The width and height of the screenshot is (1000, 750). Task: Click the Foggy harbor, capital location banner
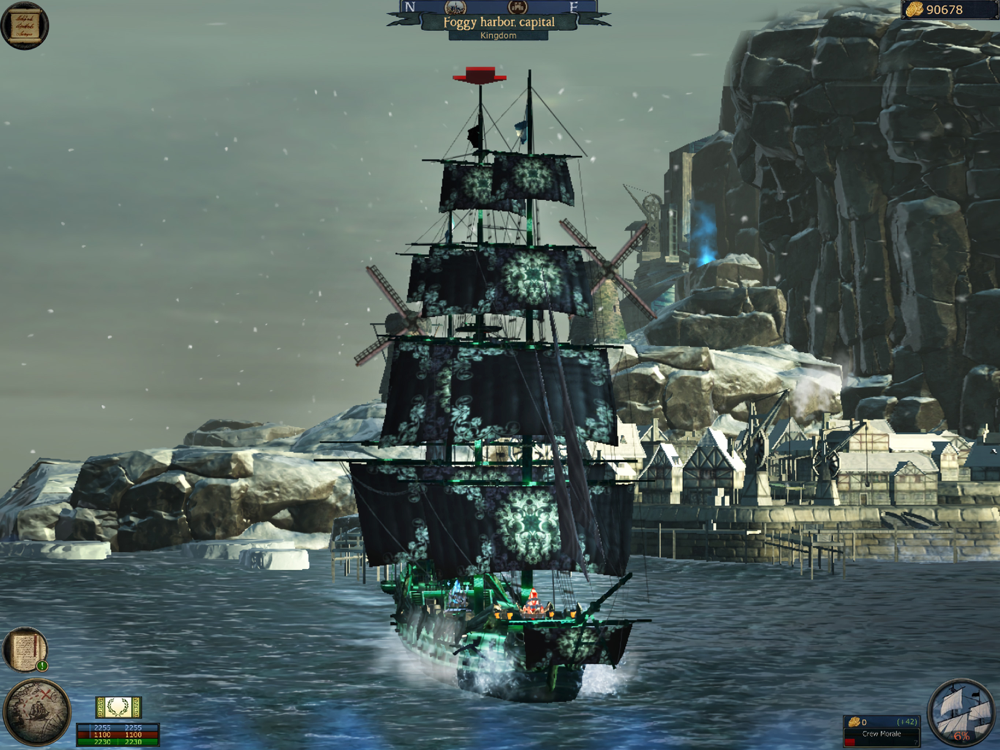click(x=497, y=22)
